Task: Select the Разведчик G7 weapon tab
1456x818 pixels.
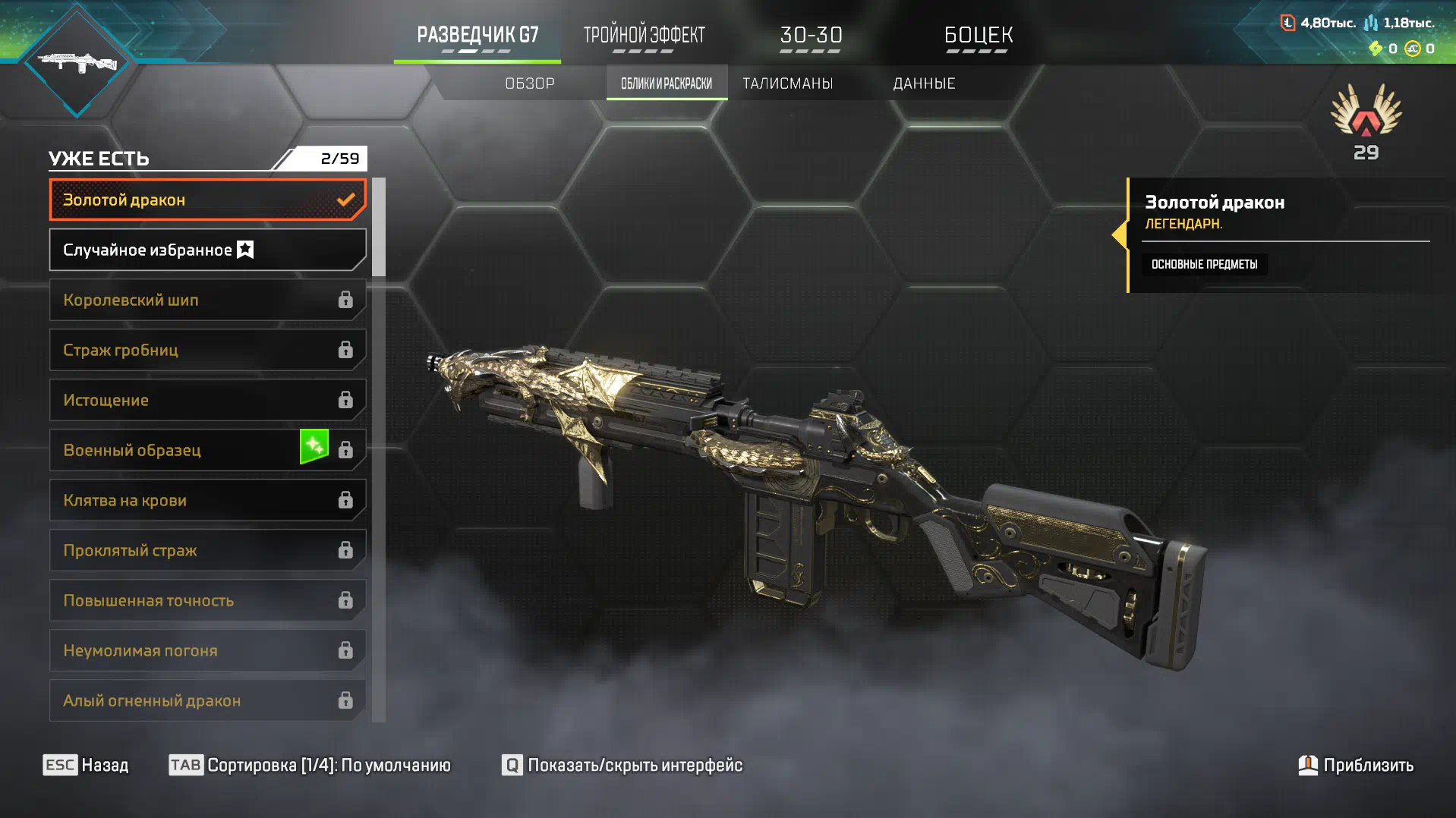Action: pyautogui.click(x=477, y=36)
